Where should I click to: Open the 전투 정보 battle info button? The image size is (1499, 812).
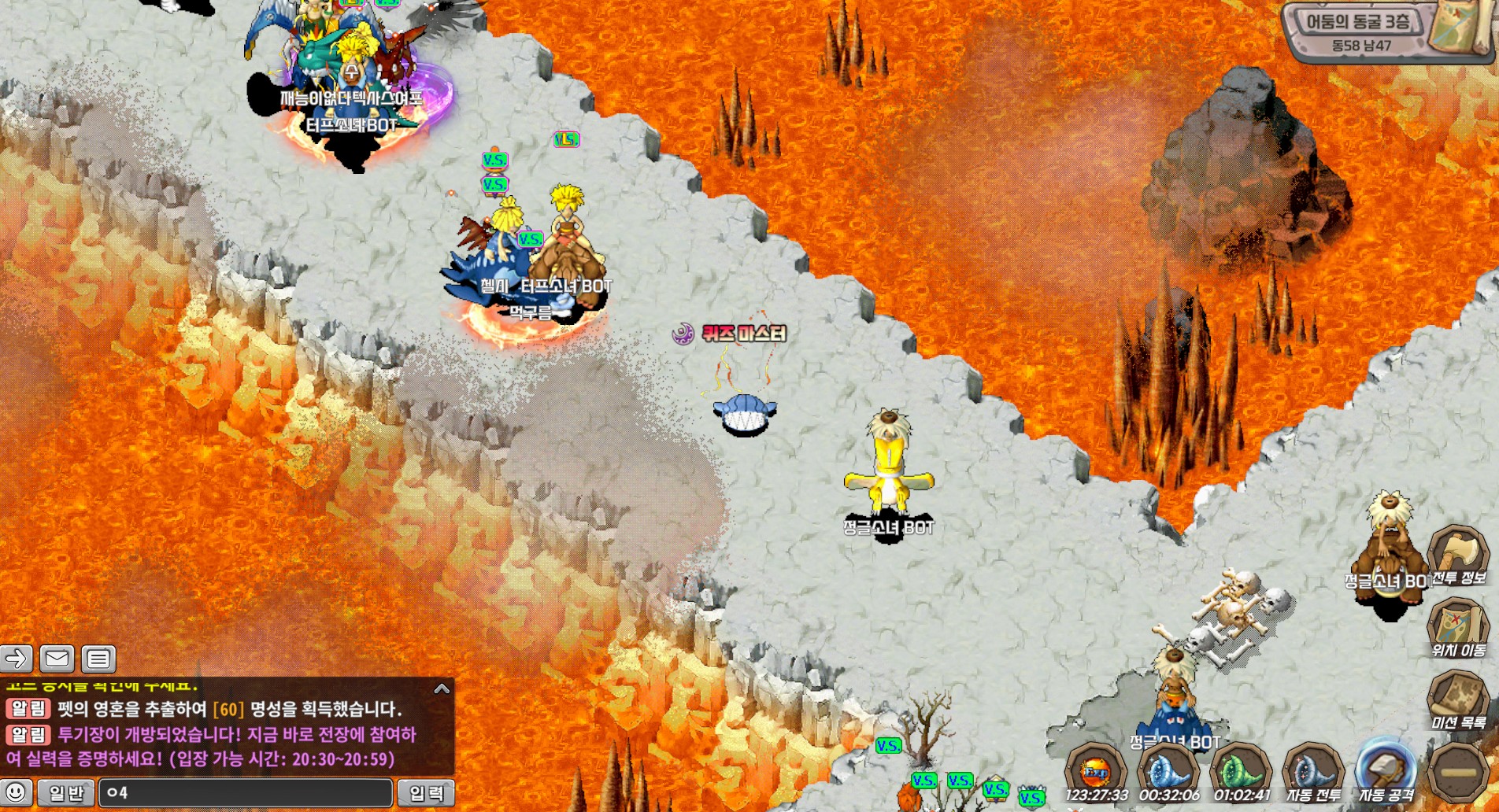(1457, 554)
